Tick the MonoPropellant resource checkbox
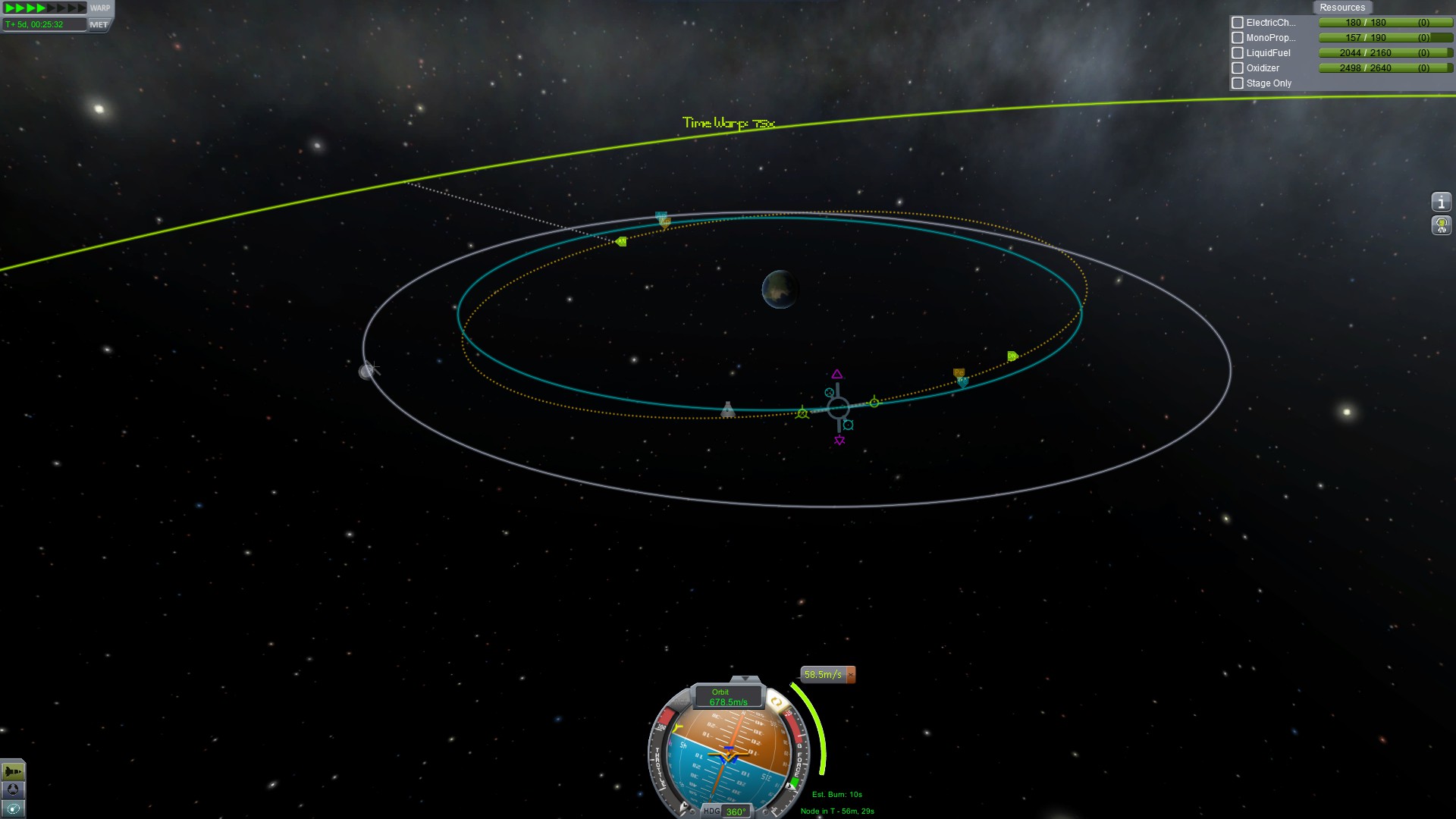Image resolution: width=1456 pixels, height=819 pixels. point(1238,38)
